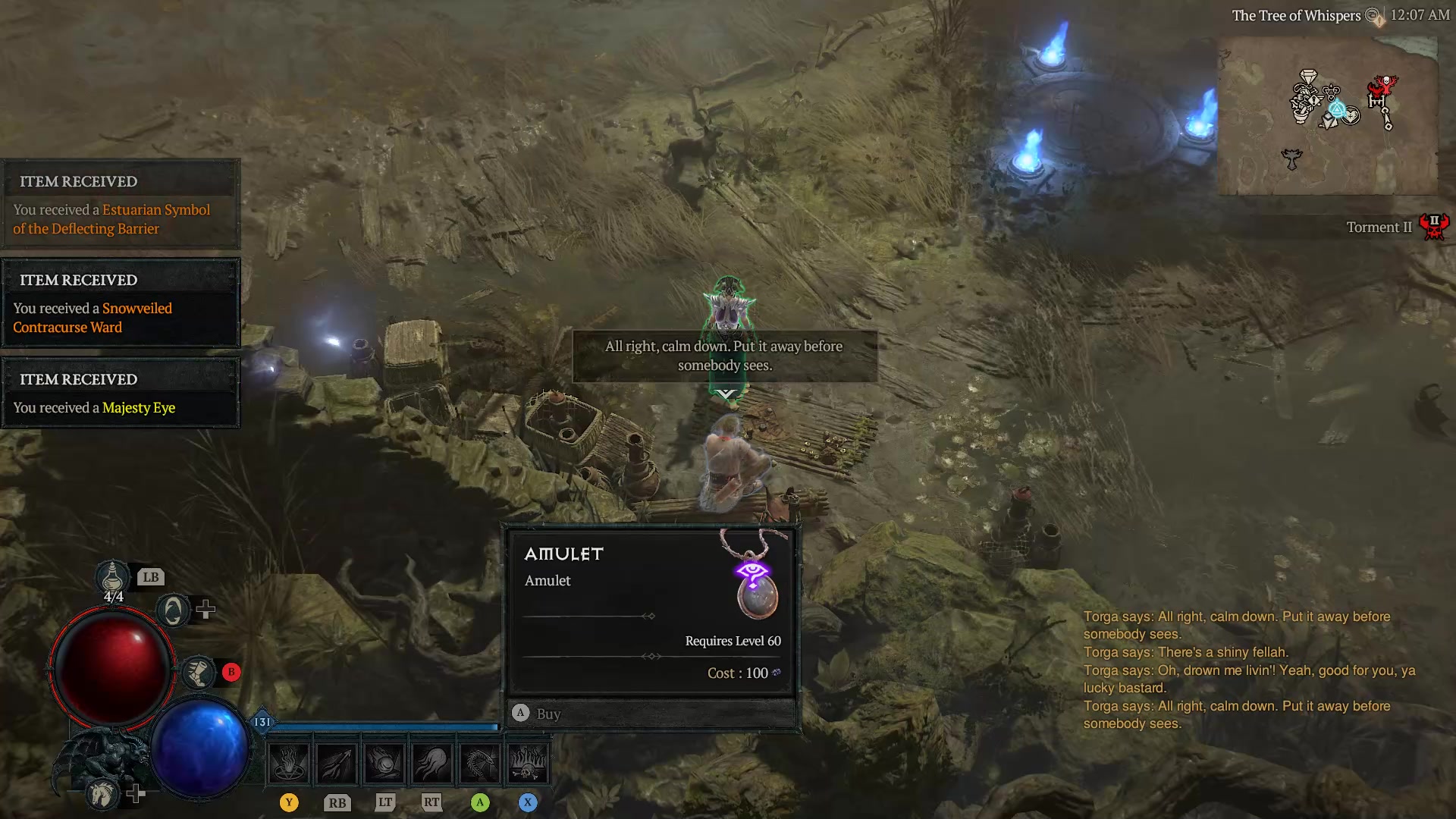Click the Incinerate skill in the first slot

point(288,762)
